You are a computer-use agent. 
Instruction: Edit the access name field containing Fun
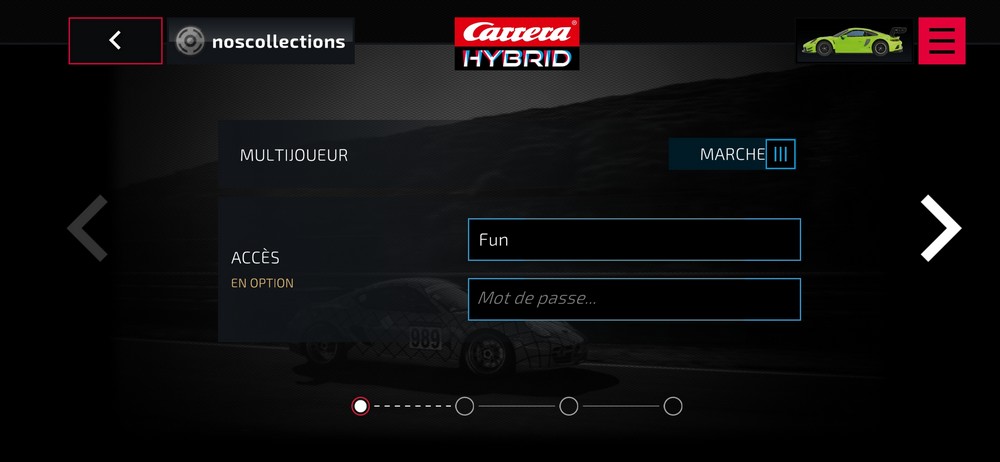[x=634, y=240]
